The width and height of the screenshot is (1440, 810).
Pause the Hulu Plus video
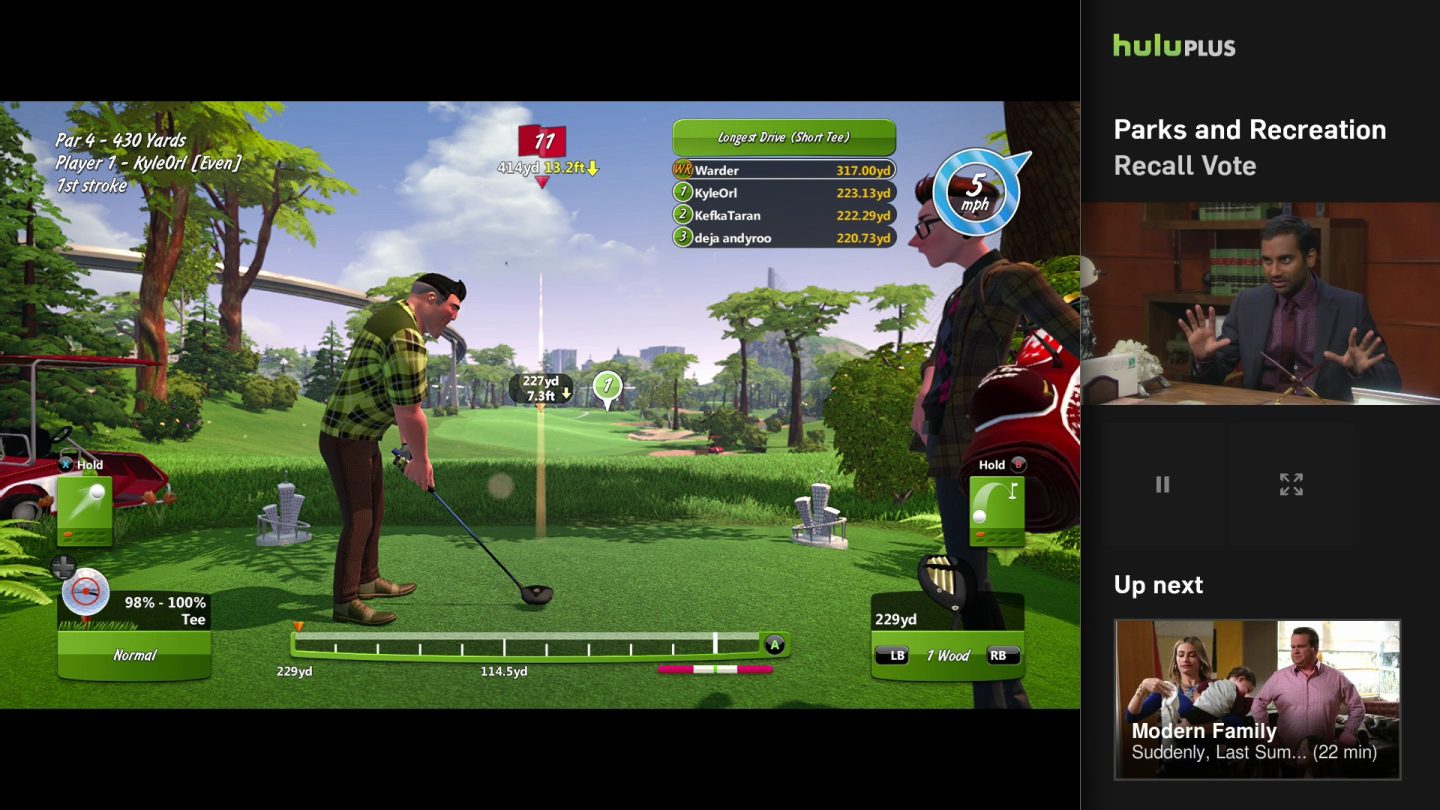(1163, 484)
